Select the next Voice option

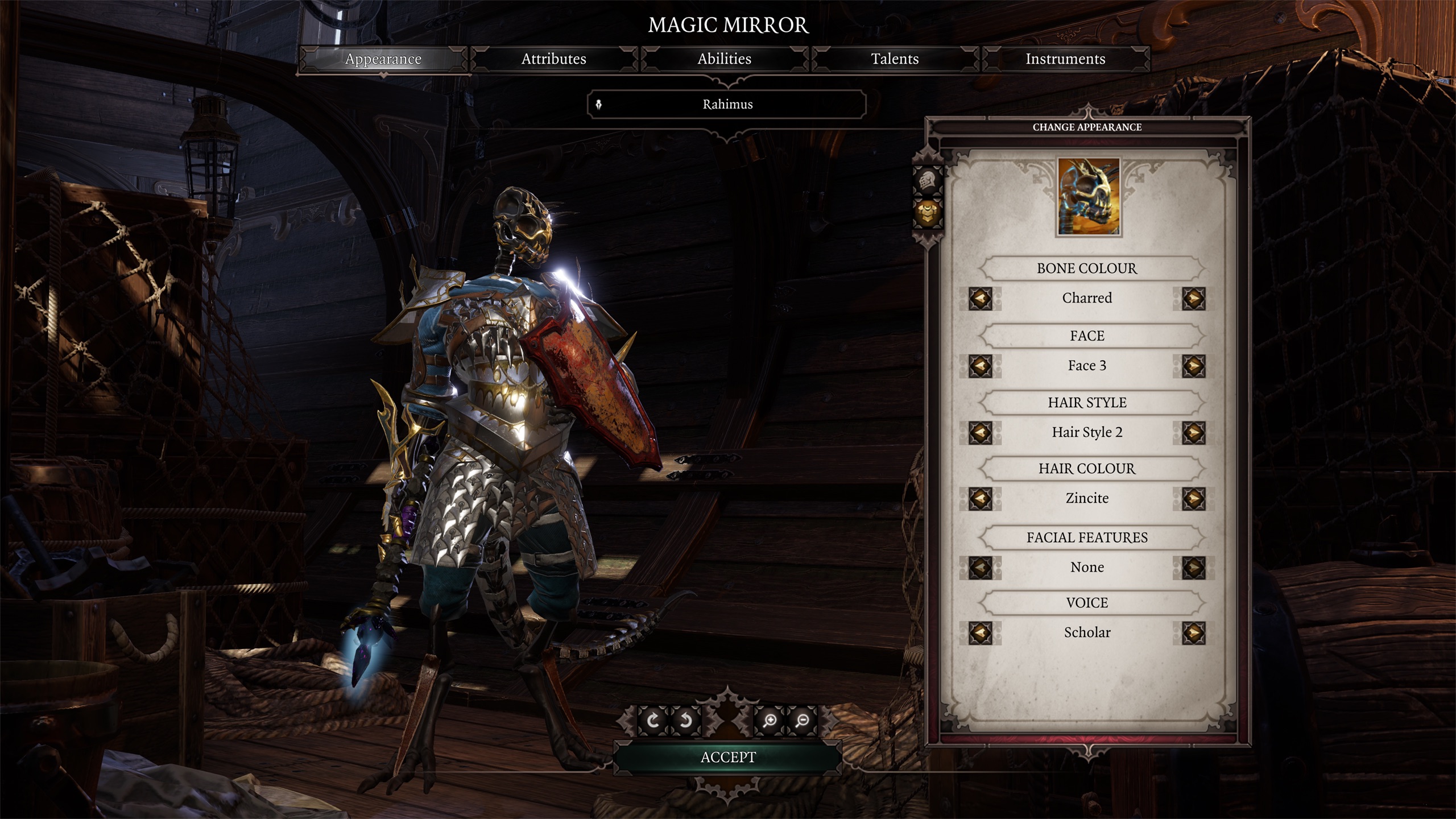tap(1193, 633)
